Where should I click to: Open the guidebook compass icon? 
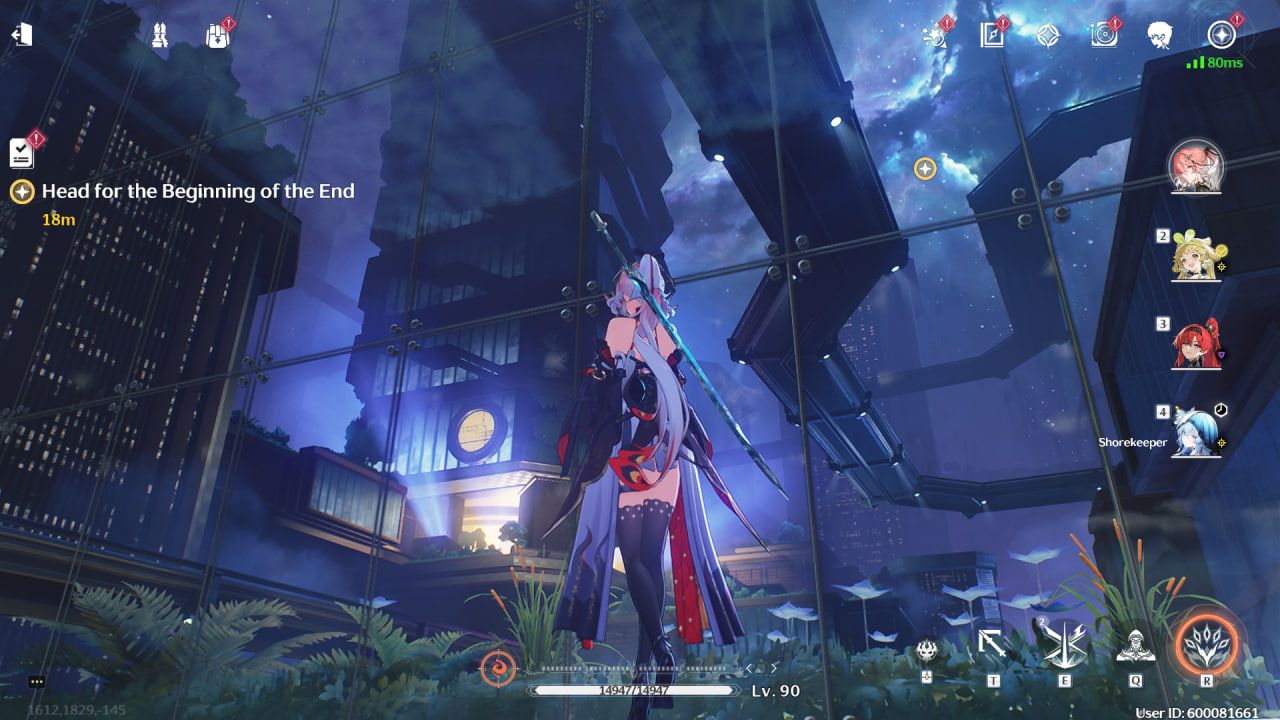click(x=991, y=36)
